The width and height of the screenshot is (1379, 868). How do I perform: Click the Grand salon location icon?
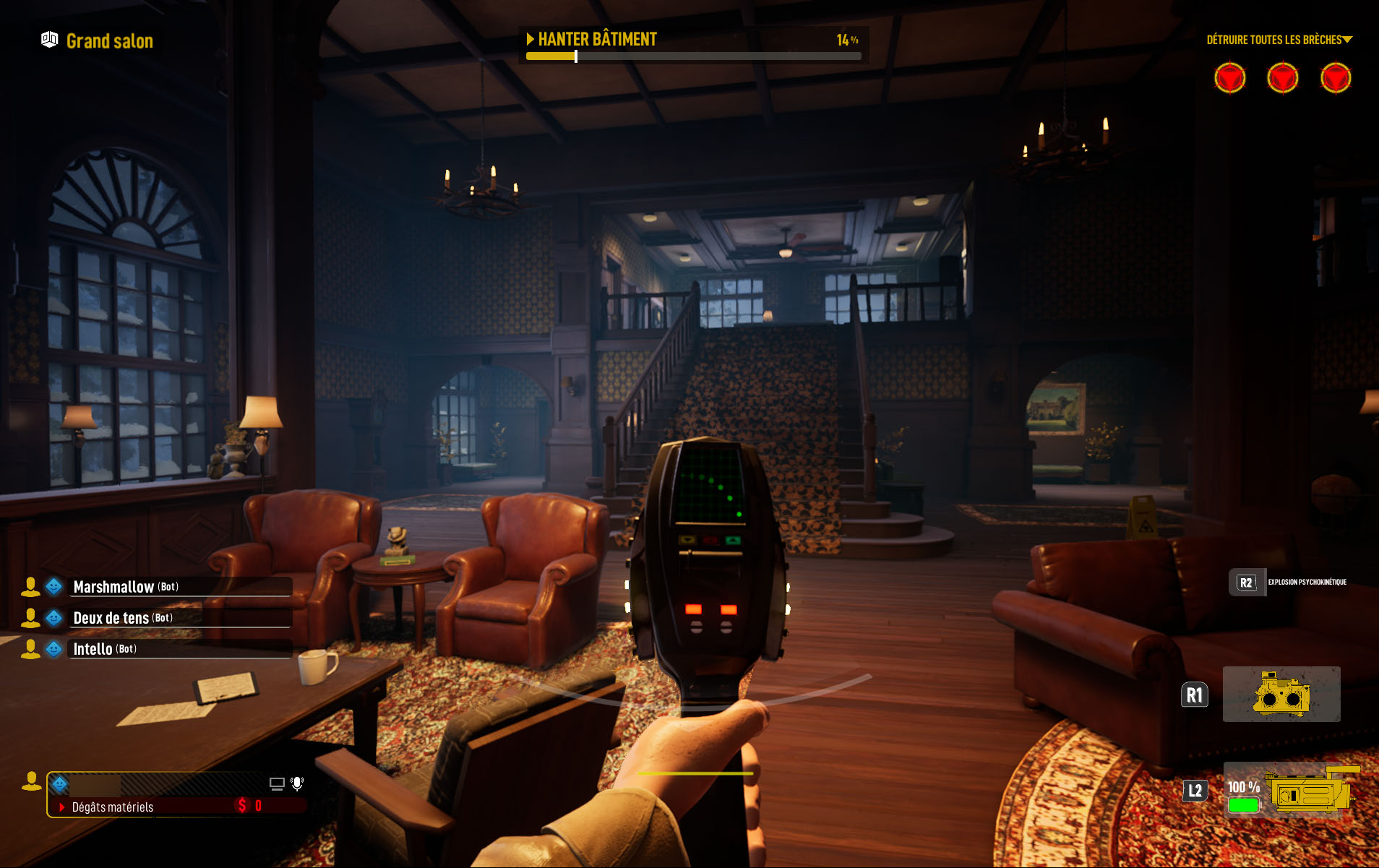pos(49,40)
